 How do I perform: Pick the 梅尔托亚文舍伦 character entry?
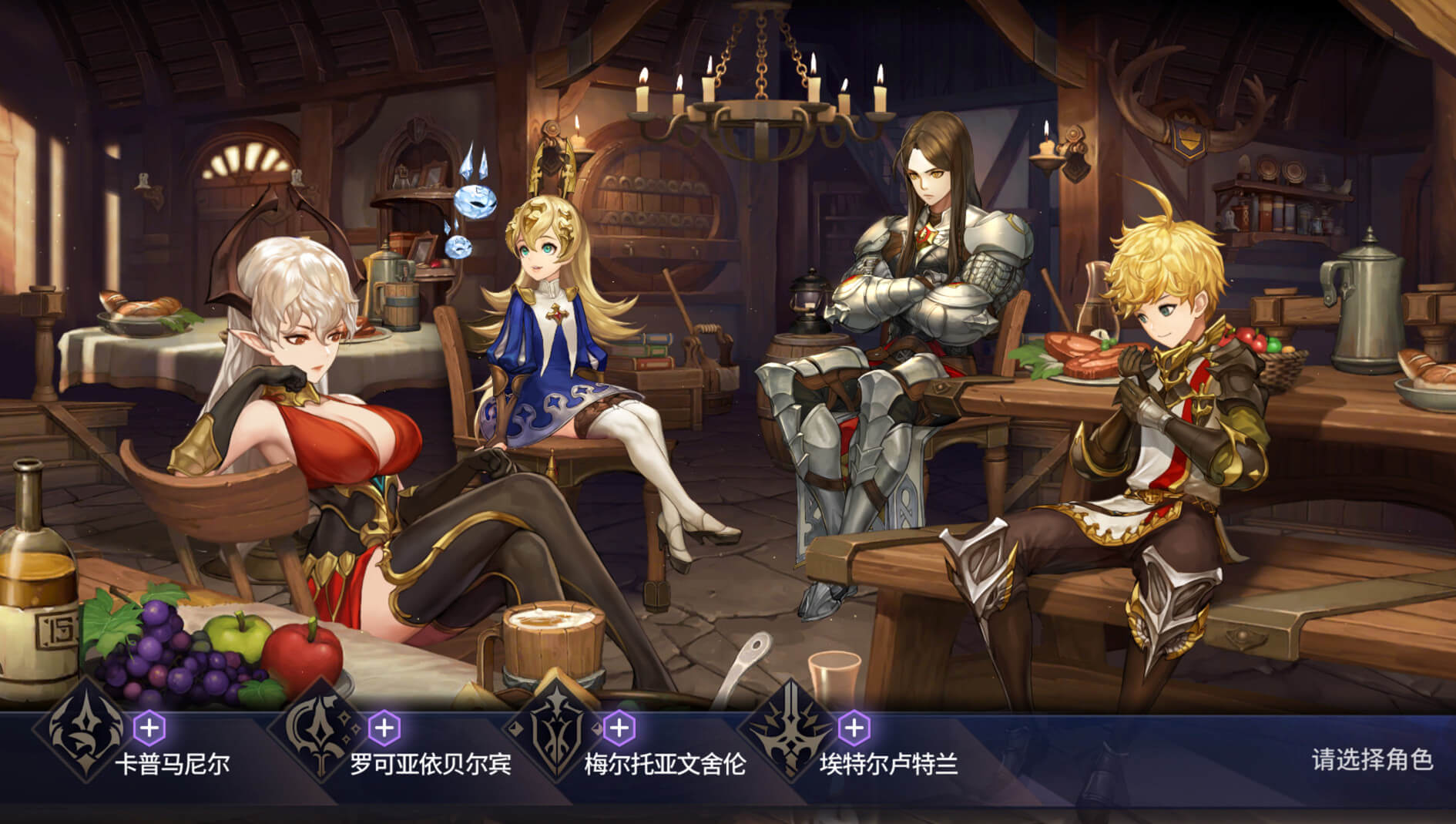(664, 764)
